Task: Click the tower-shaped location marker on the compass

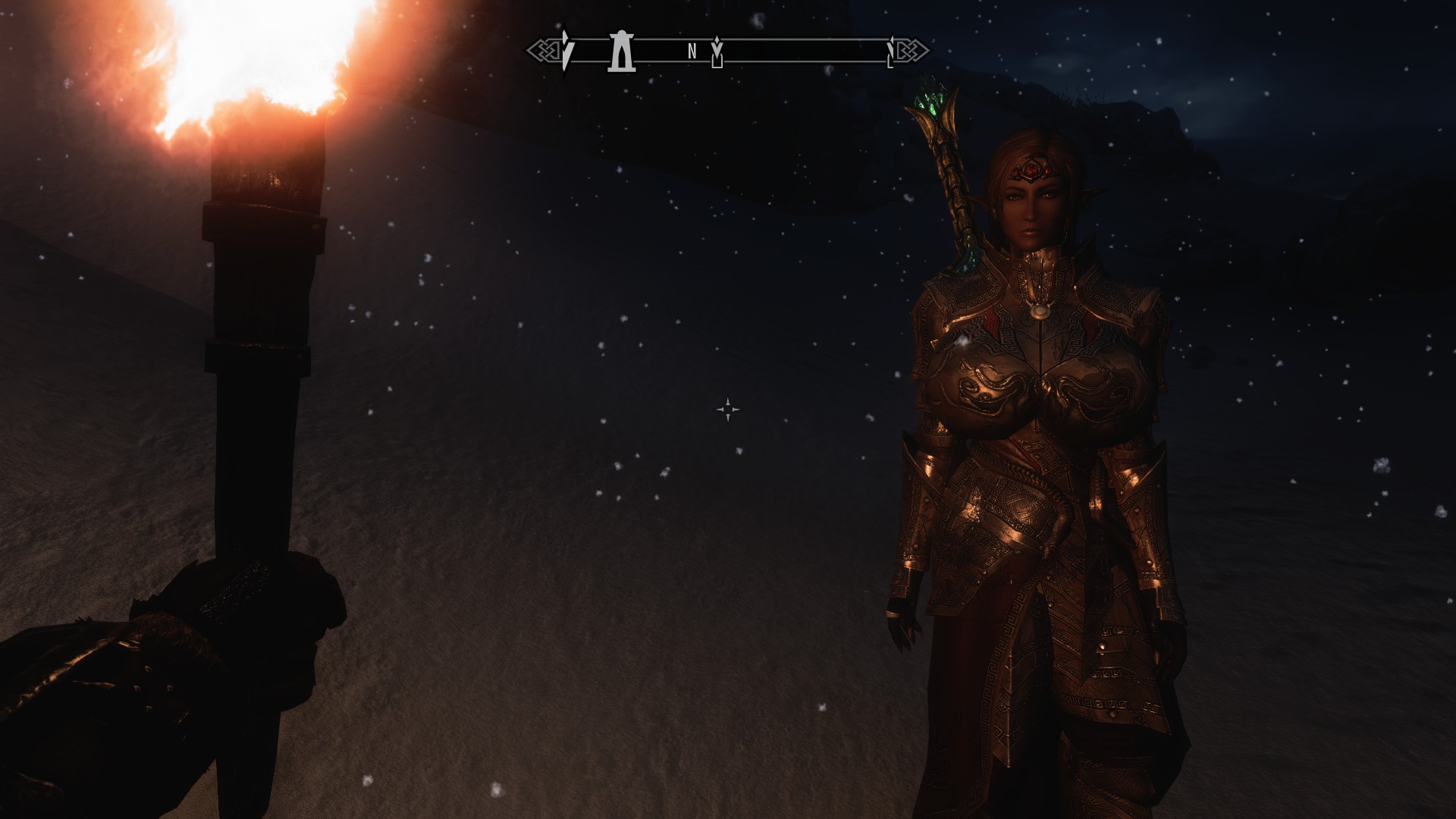Action: 620,52
